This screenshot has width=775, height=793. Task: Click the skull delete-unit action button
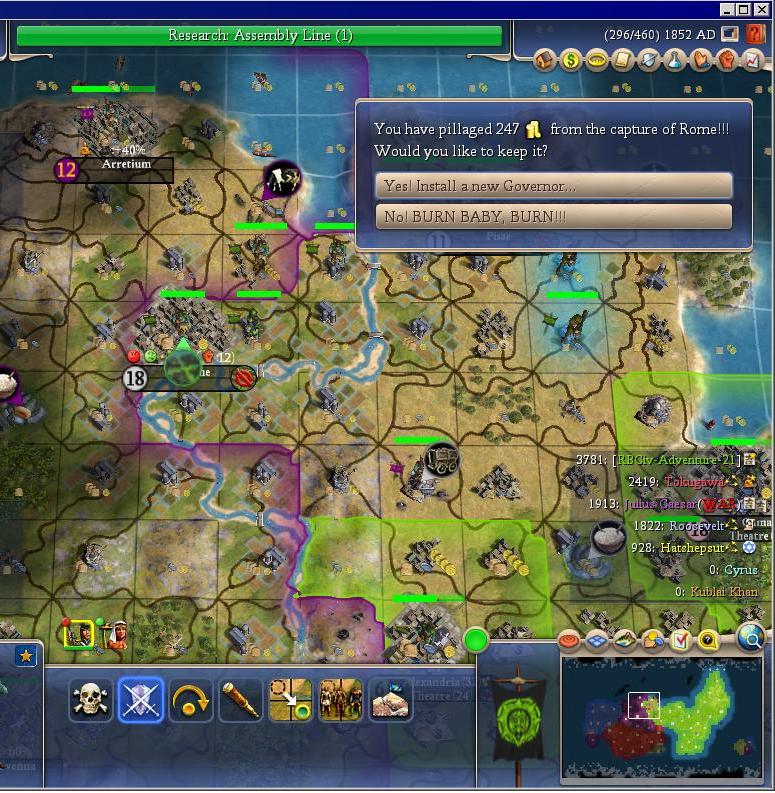click(90, 700)
